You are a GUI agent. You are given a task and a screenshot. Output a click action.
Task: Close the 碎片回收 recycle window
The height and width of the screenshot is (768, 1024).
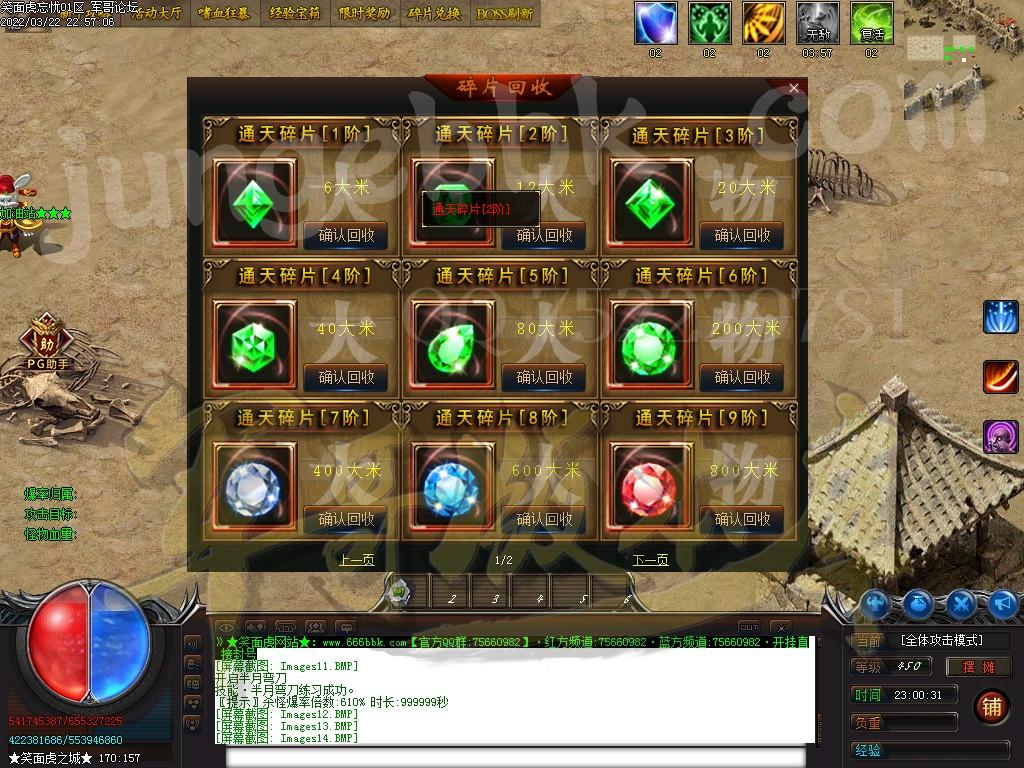794,88
